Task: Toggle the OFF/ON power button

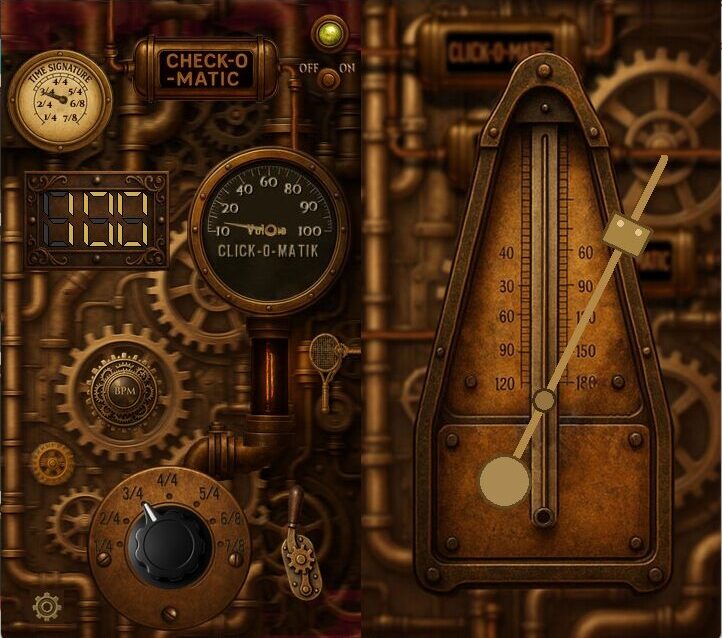Action: point(327,80)
